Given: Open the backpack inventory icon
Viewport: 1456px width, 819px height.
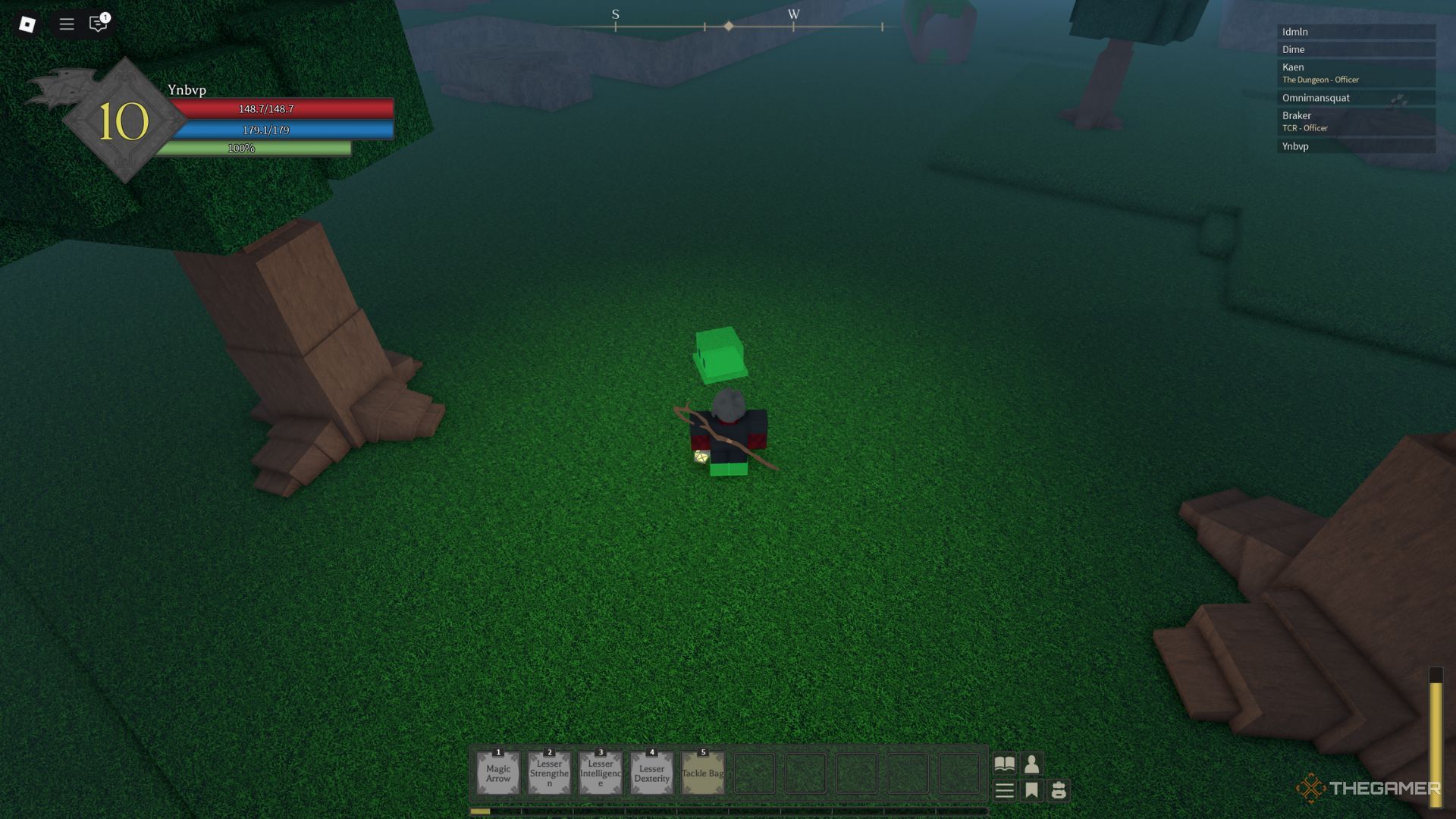Looking at the screenshot, I should coord(1059,791).
